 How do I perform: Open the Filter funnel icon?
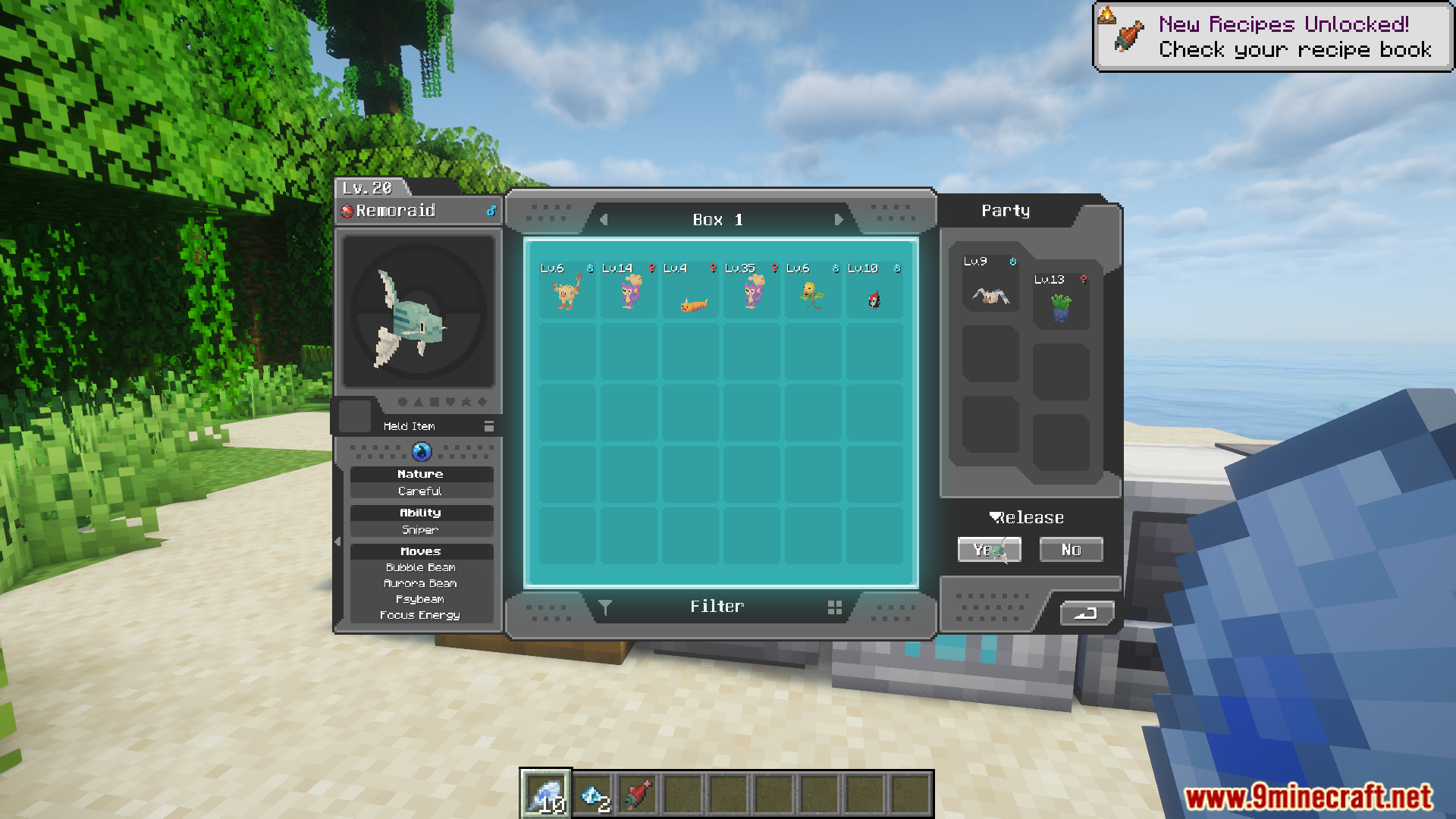(605, 607)
